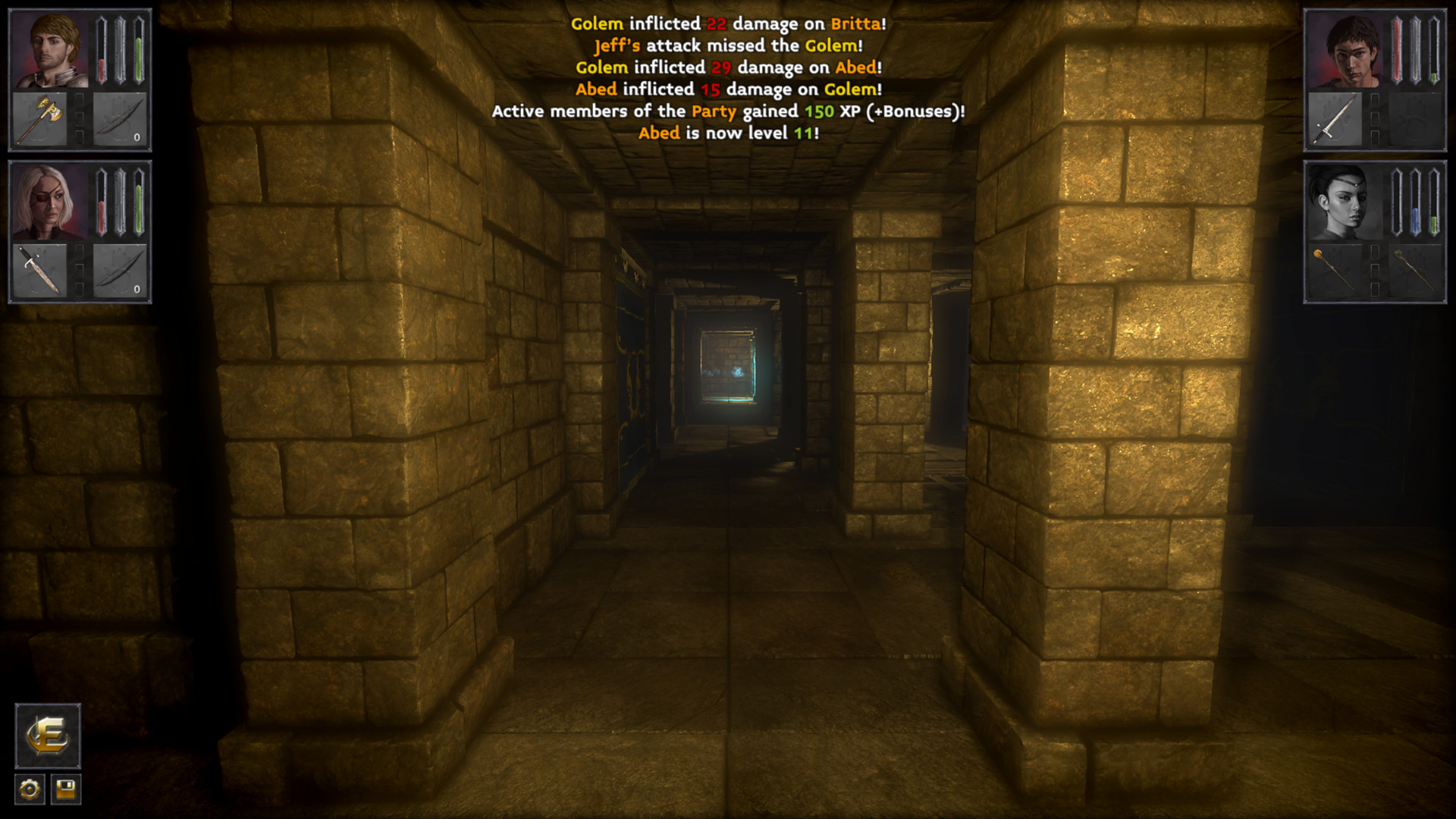Click the mage's orb-topped staff slot
Screen dimensions: 1456x819
(1335, 270)
